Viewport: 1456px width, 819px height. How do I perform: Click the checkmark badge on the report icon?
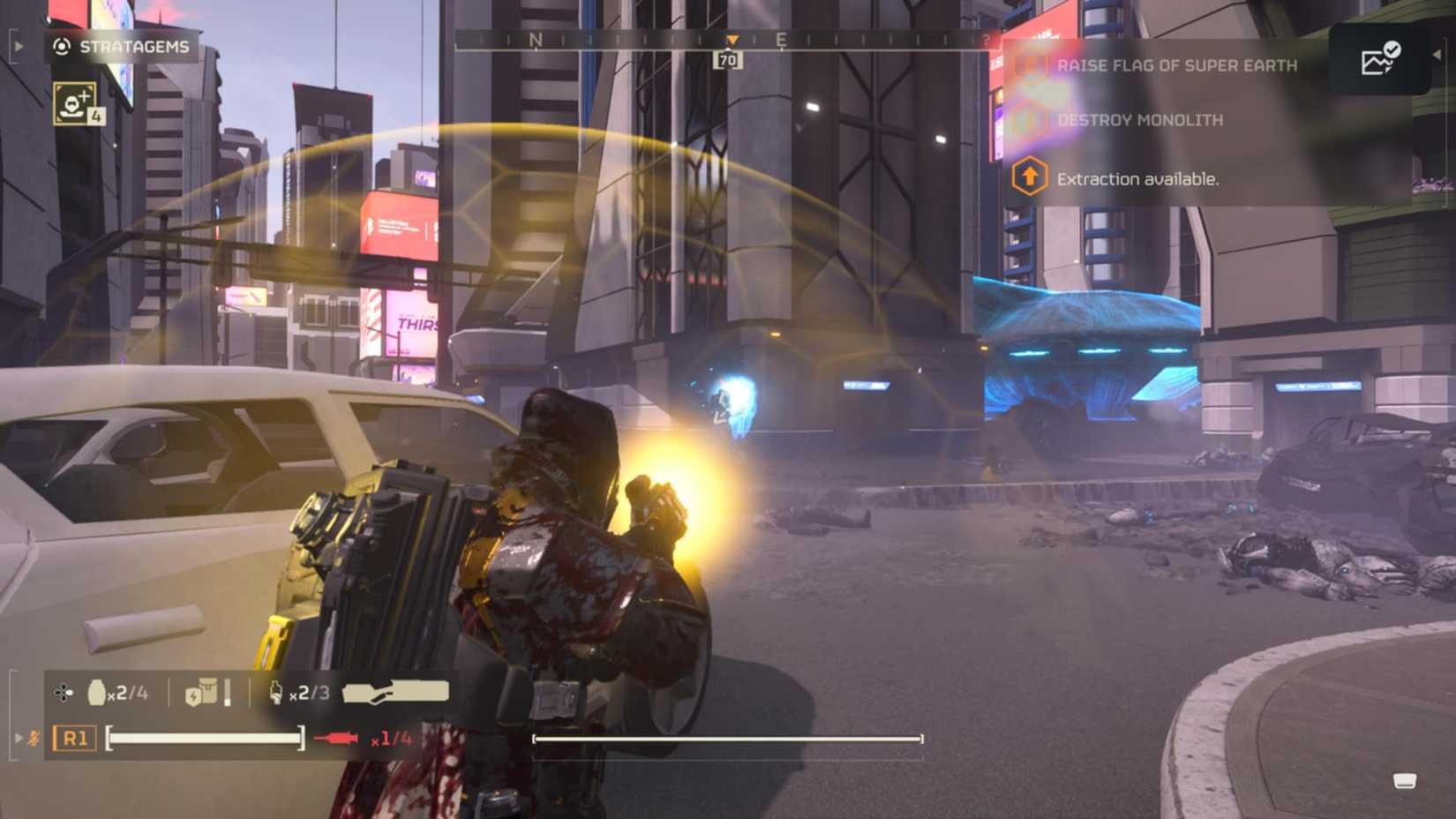[x=1392, y=51]
